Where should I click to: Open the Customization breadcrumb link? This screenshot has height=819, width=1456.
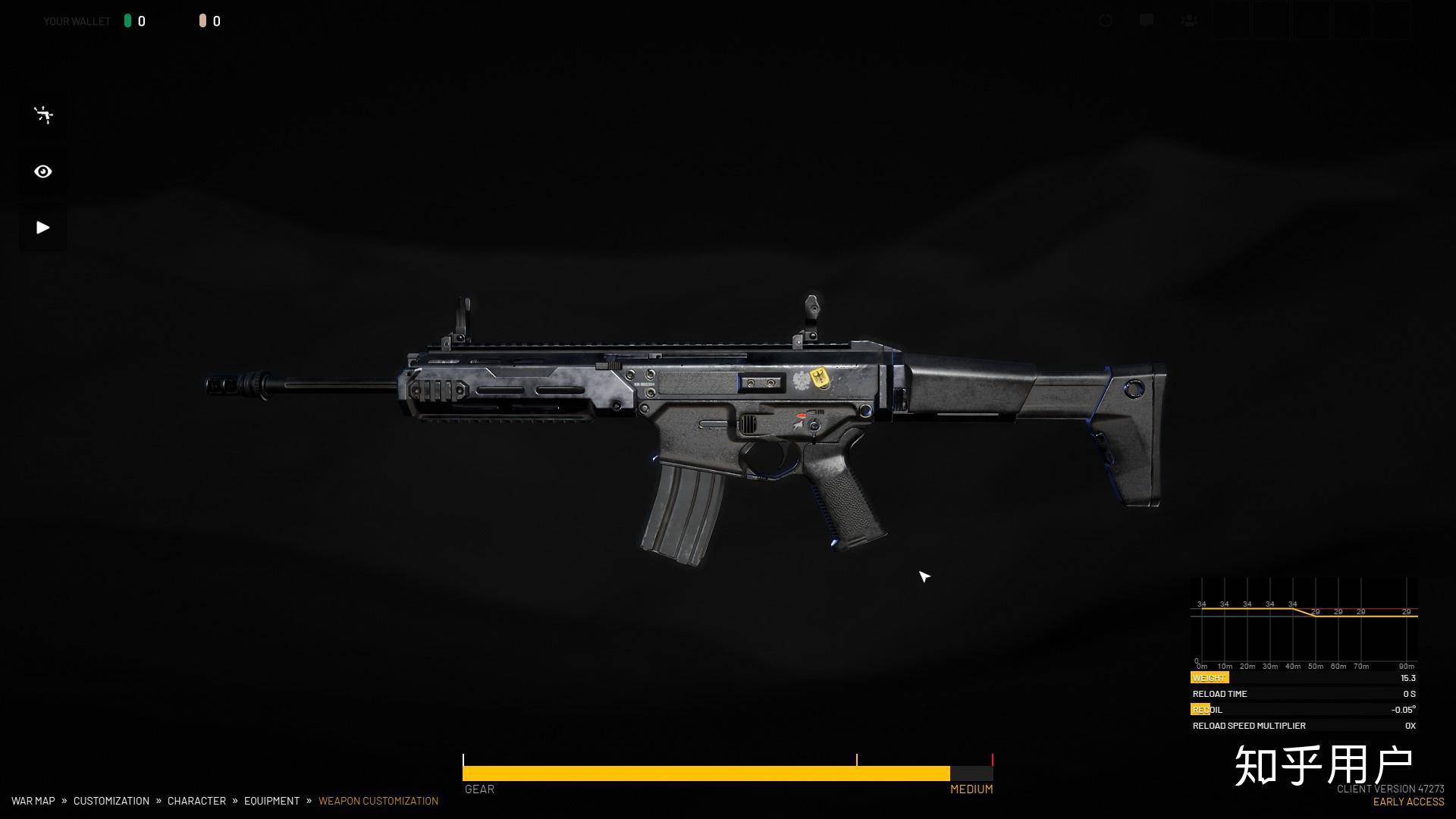[111, 801]
